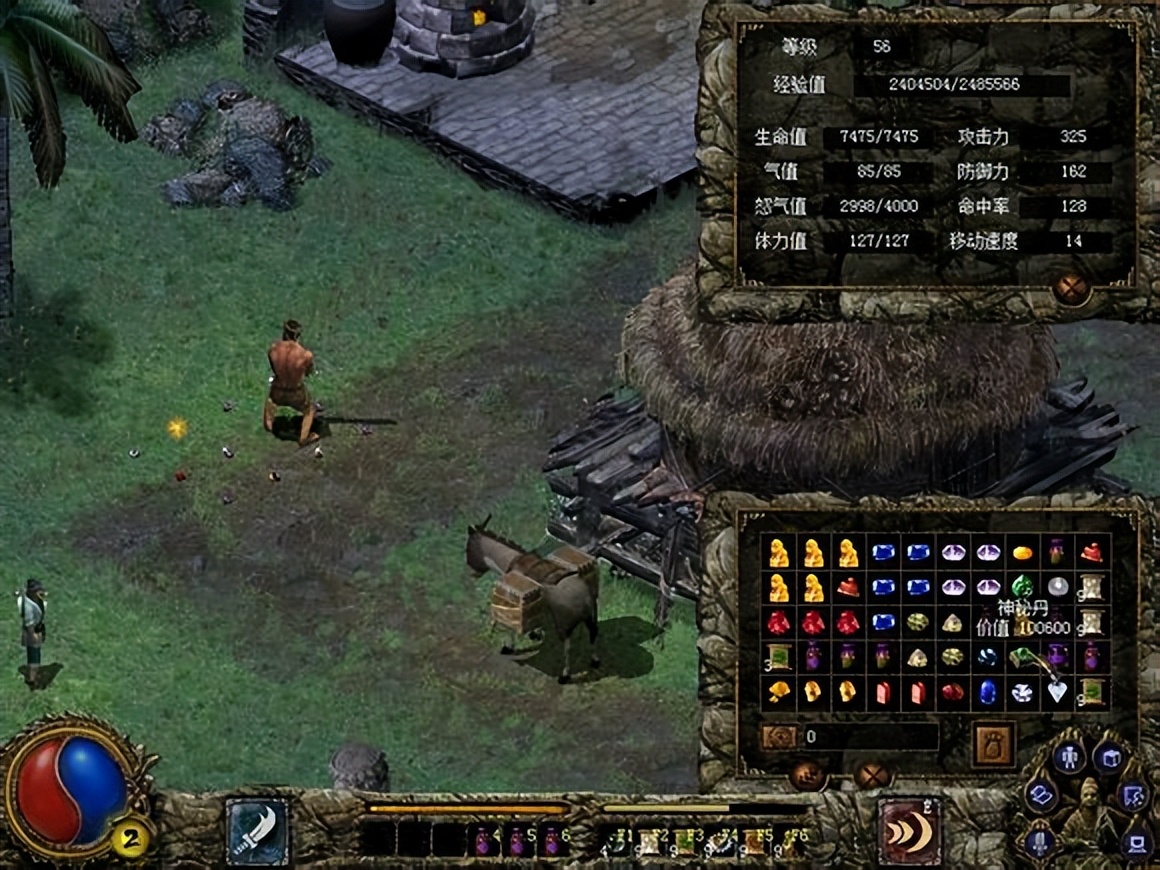Pick the deep blue sapphire egg gem
This screenshot has width=1160, height=870.
tap(988, 691)
